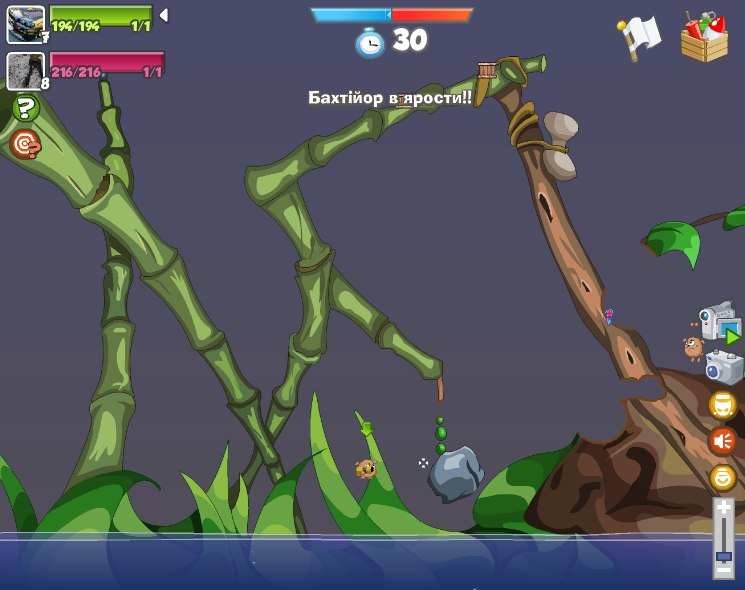Viewport: 745px width, 590px height.
Task: Click the orange target hint button
Action: (x=25, y=144)
